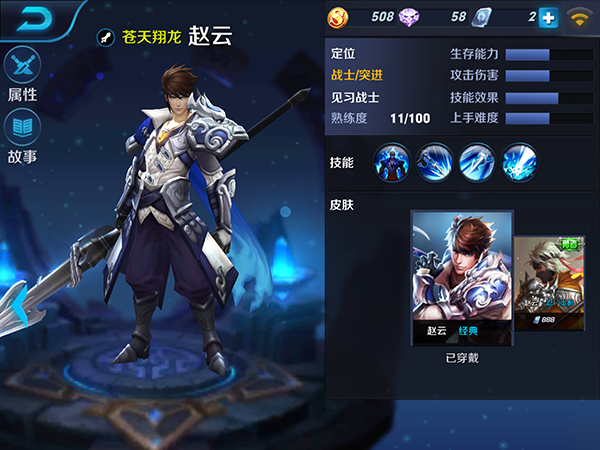Select the third skill icon with spear thrust

[x=477, y=162]
